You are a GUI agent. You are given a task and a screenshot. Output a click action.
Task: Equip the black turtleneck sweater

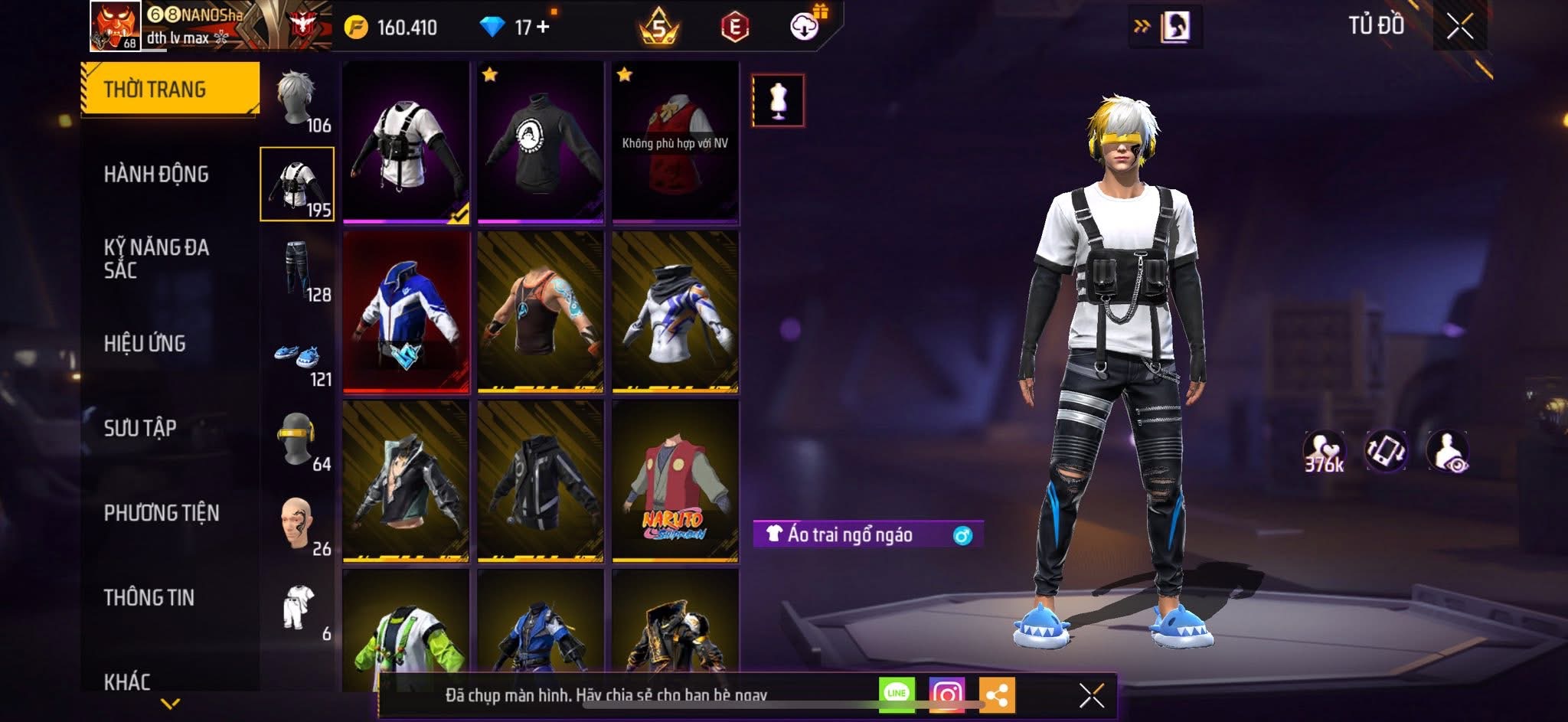541,143
